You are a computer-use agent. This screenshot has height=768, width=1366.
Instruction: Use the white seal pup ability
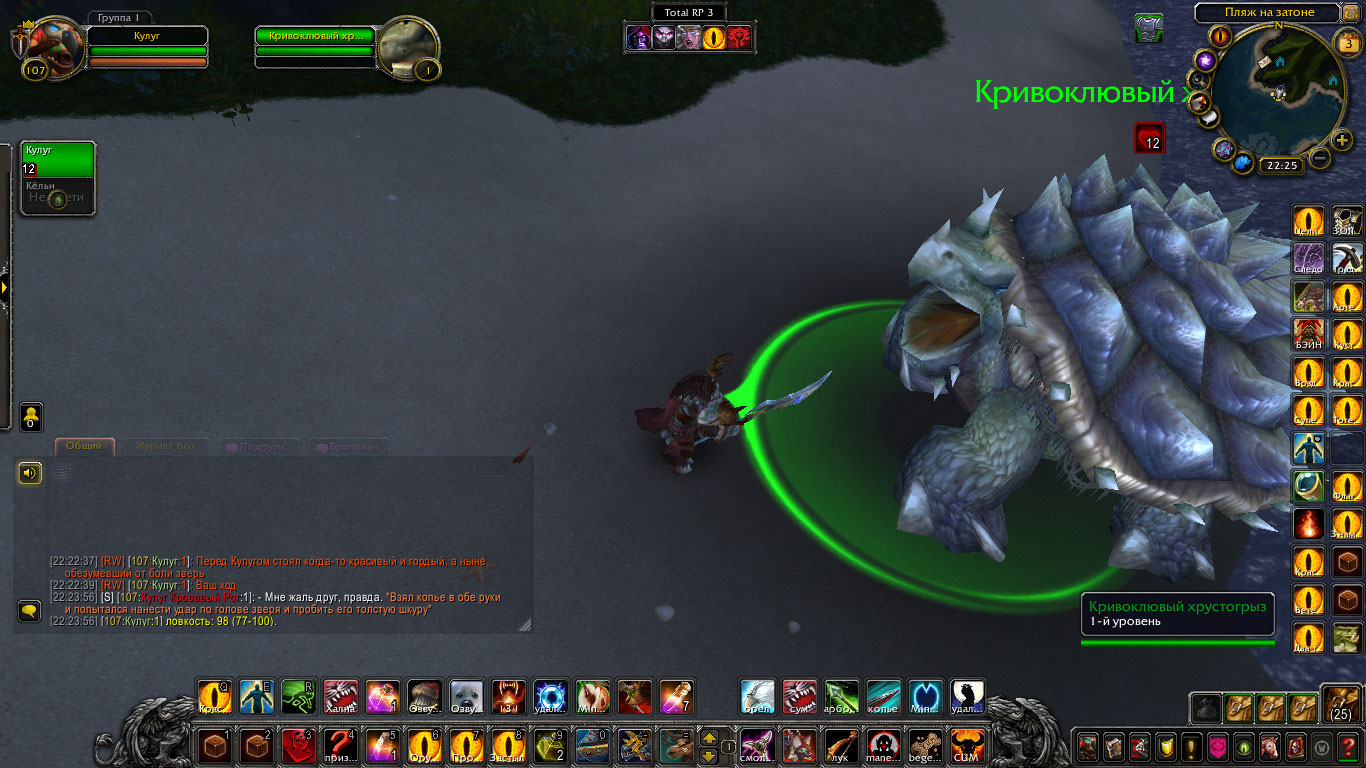pyautogui.click(x=467, y=697)
